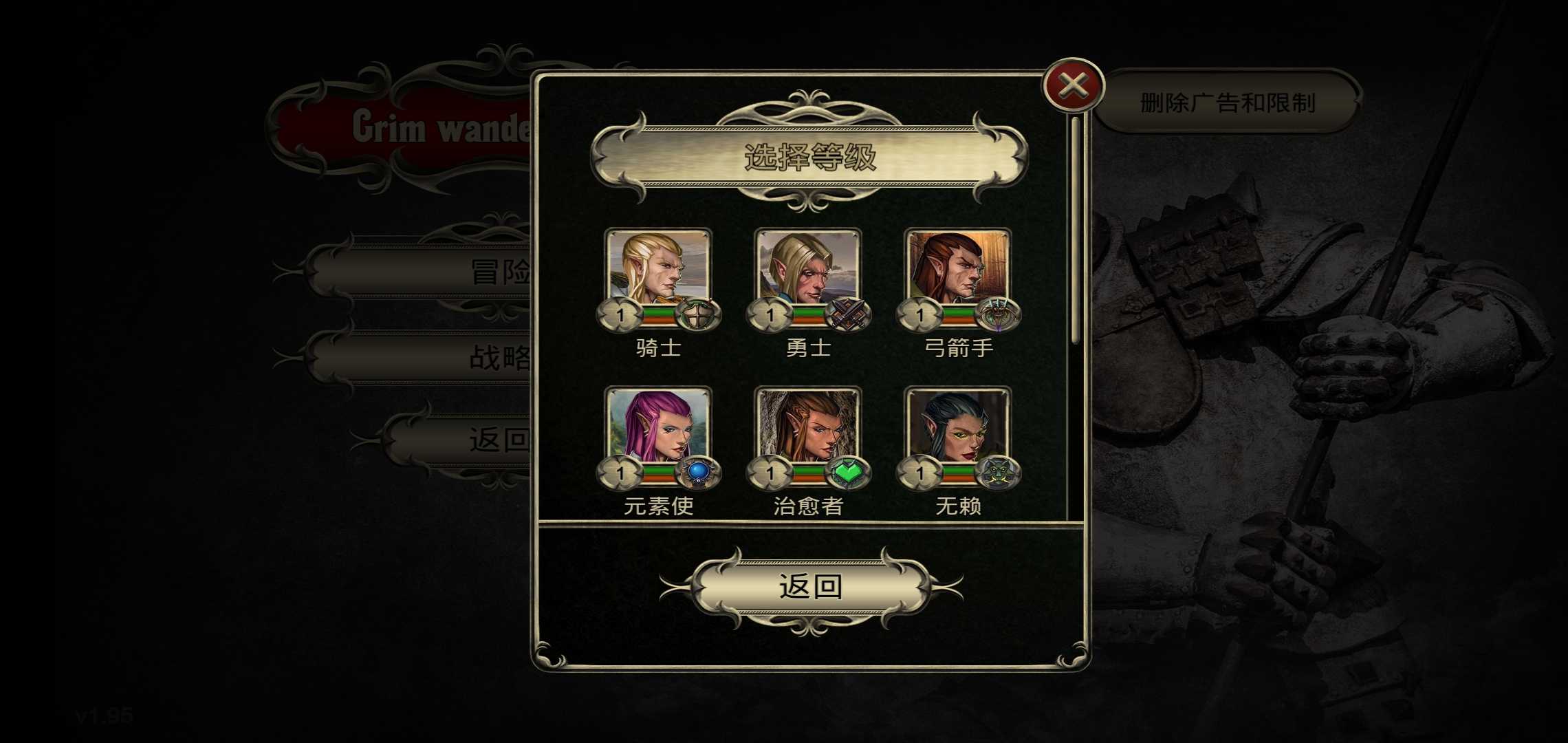Tap the dagger emblem on the 无赖 portrait
The image size is (1568, 743).
point(999,473)
